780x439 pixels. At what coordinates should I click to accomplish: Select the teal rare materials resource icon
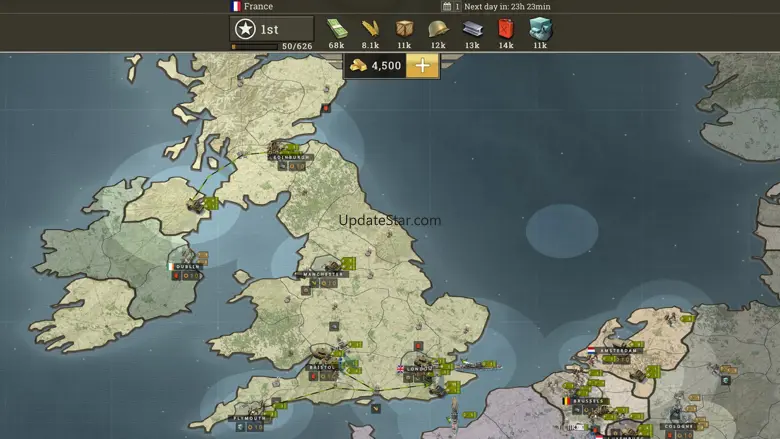click(540, 29)
